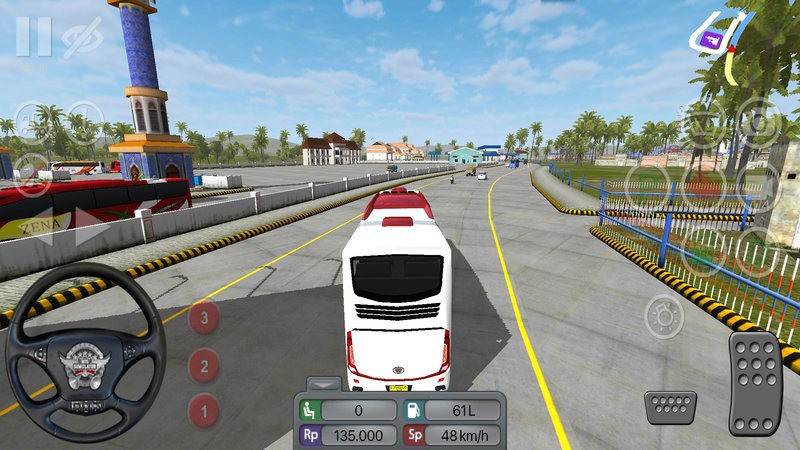Toggle the crossed-out eye HUD visibility icon
800x450 pixels.
coord(81,37)
